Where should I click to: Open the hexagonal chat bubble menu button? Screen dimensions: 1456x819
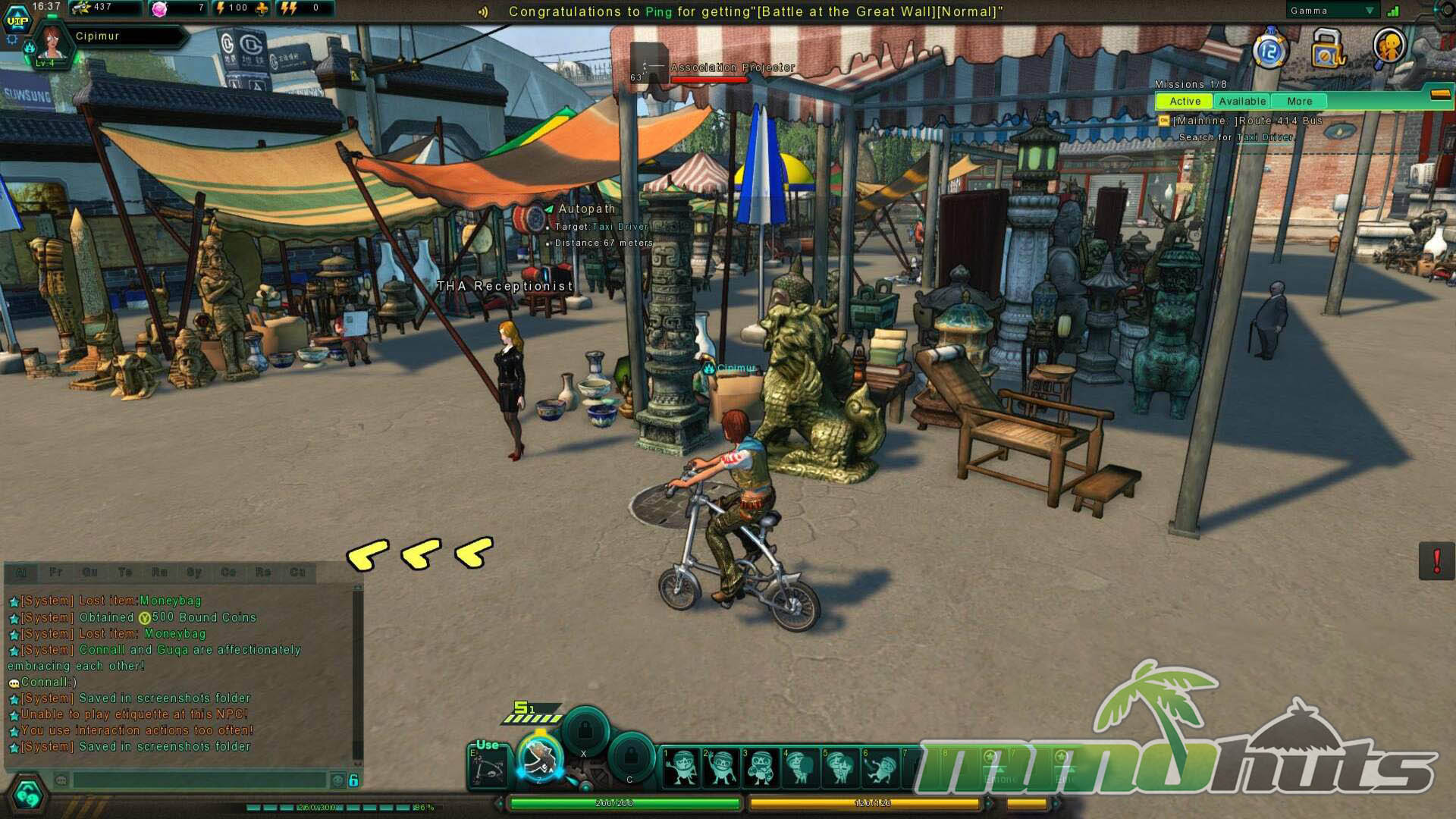(x=27, y=795)
